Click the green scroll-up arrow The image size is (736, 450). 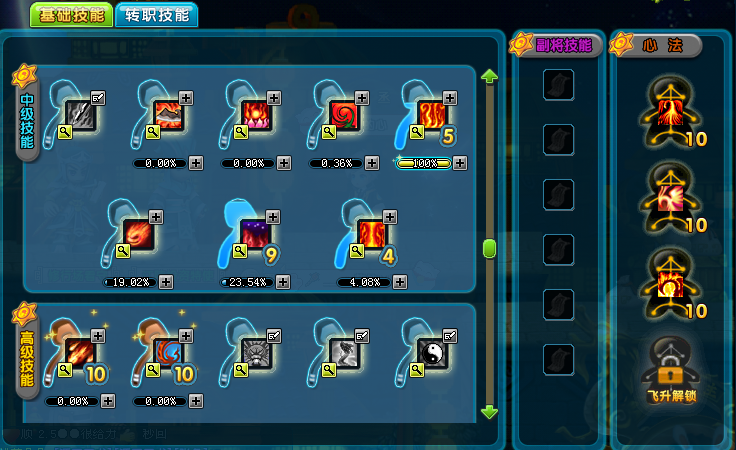pyautogui.click(x=489, y=77)
